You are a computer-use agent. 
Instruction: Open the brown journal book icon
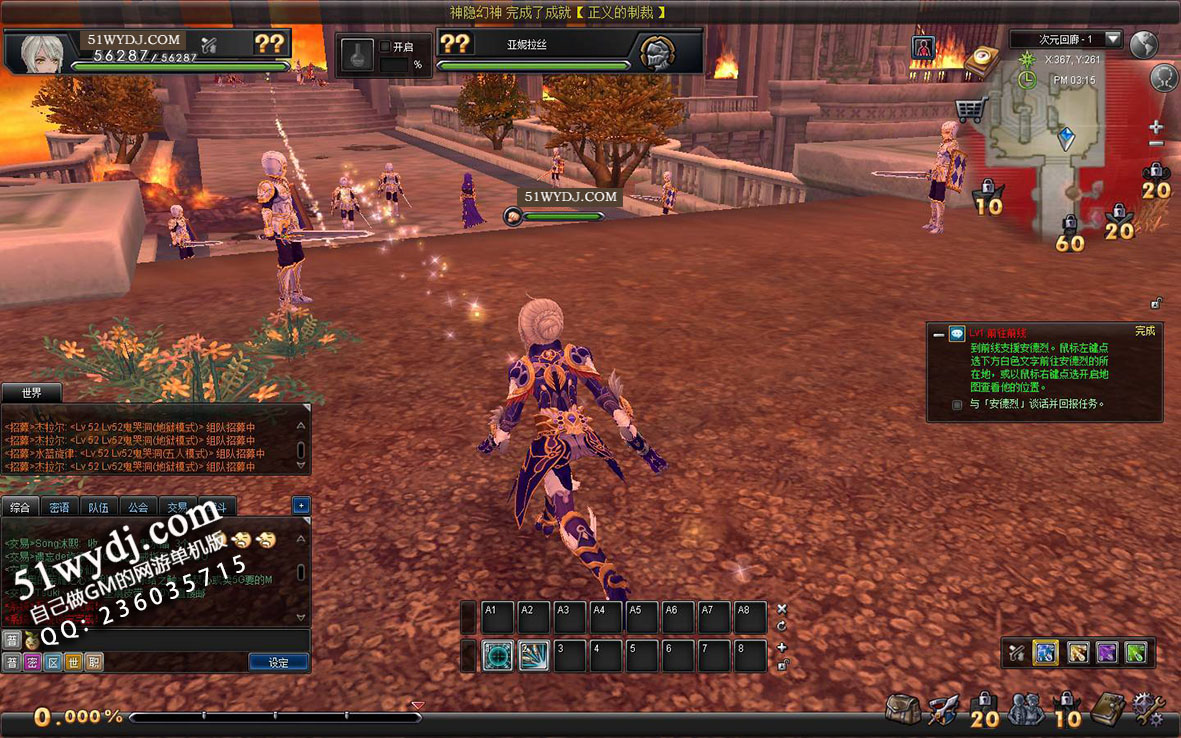click(1109, 709)
